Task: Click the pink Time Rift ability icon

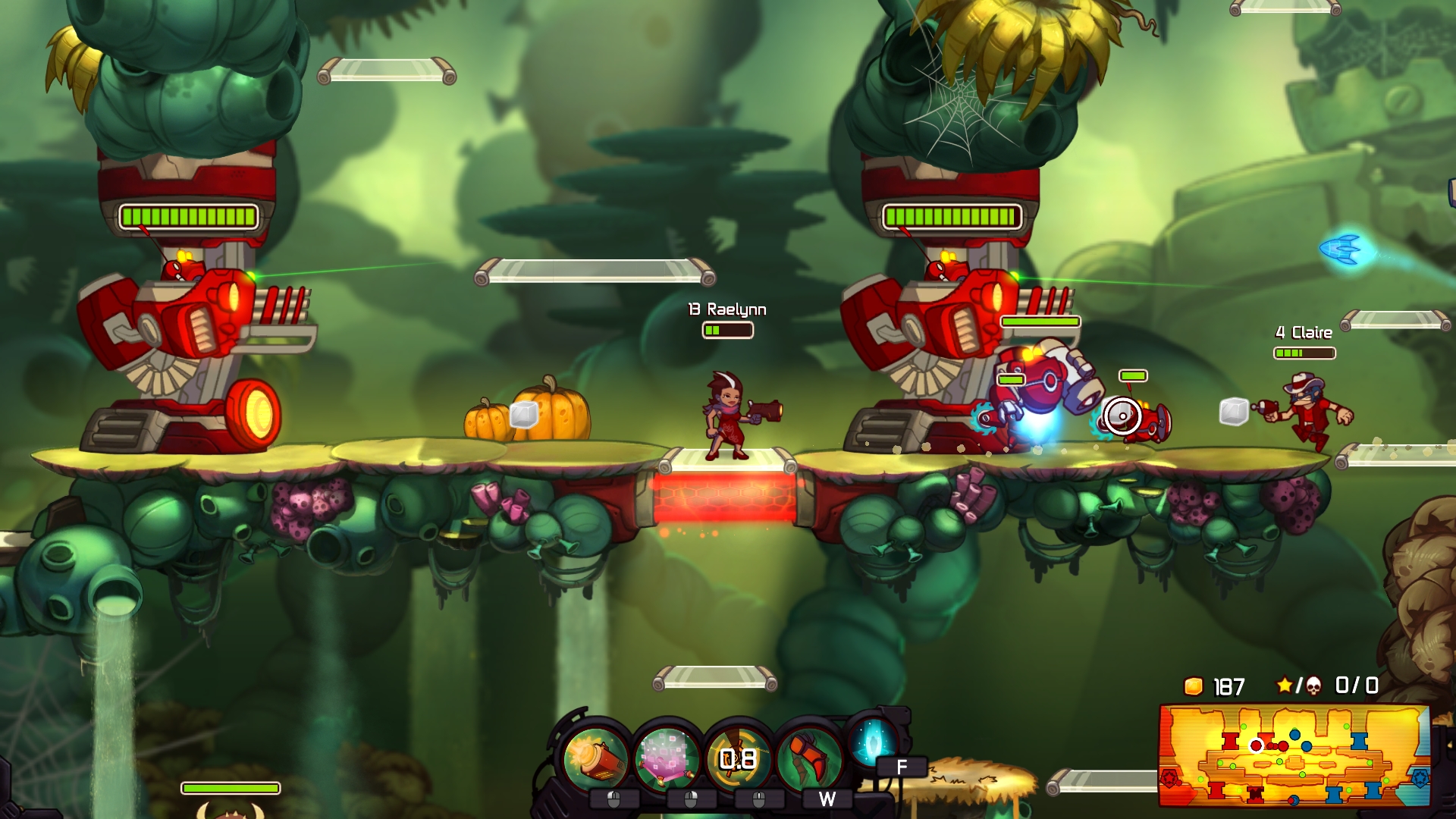Action: tap(666, 757)
